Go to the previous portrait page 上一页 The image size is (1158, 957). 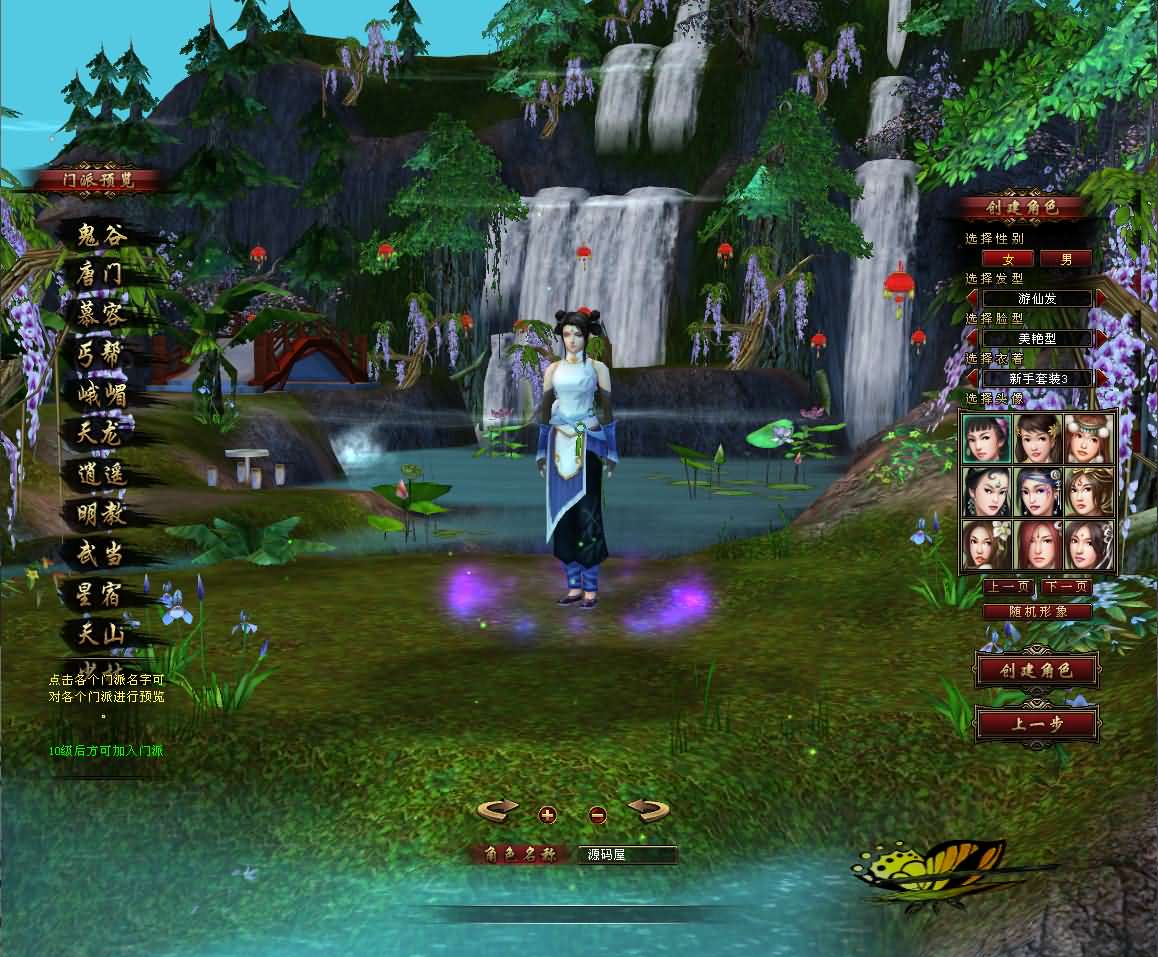[1008, 587]
